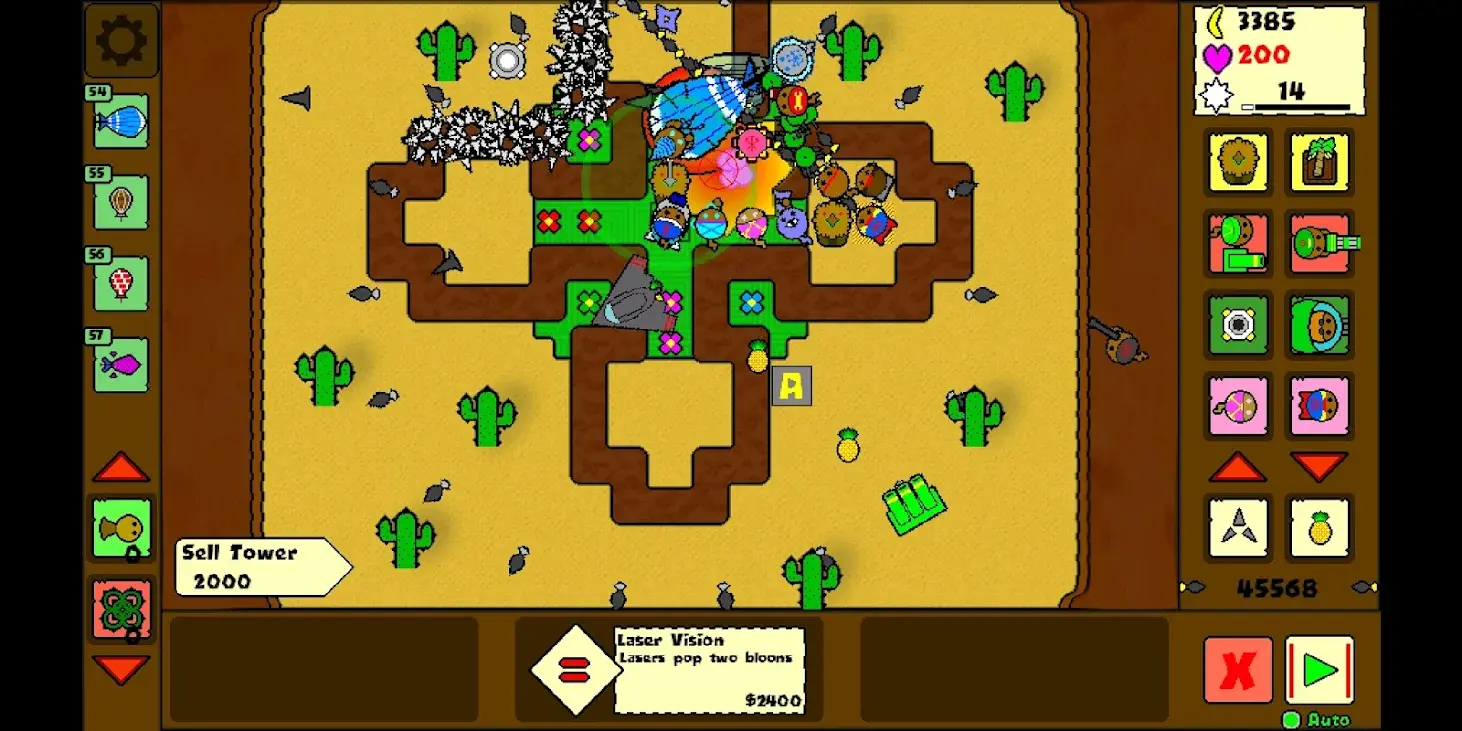Cancel with the red X button
This screenshot has width=1462, height=731.
(1238, 669)
